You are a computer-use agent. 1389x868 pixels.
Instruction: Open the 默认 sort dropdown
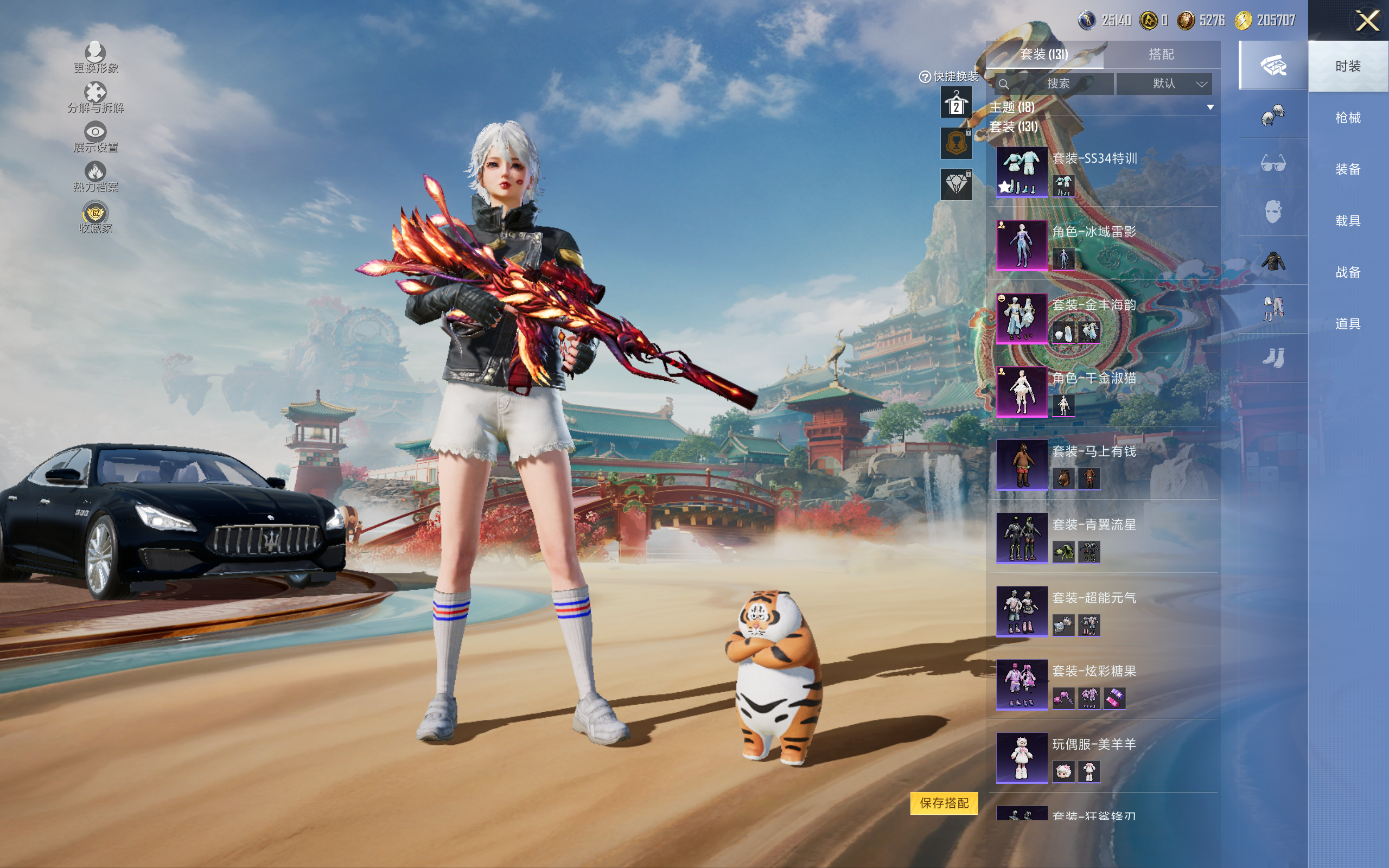pyautogui.click(x=1164, y=84)
